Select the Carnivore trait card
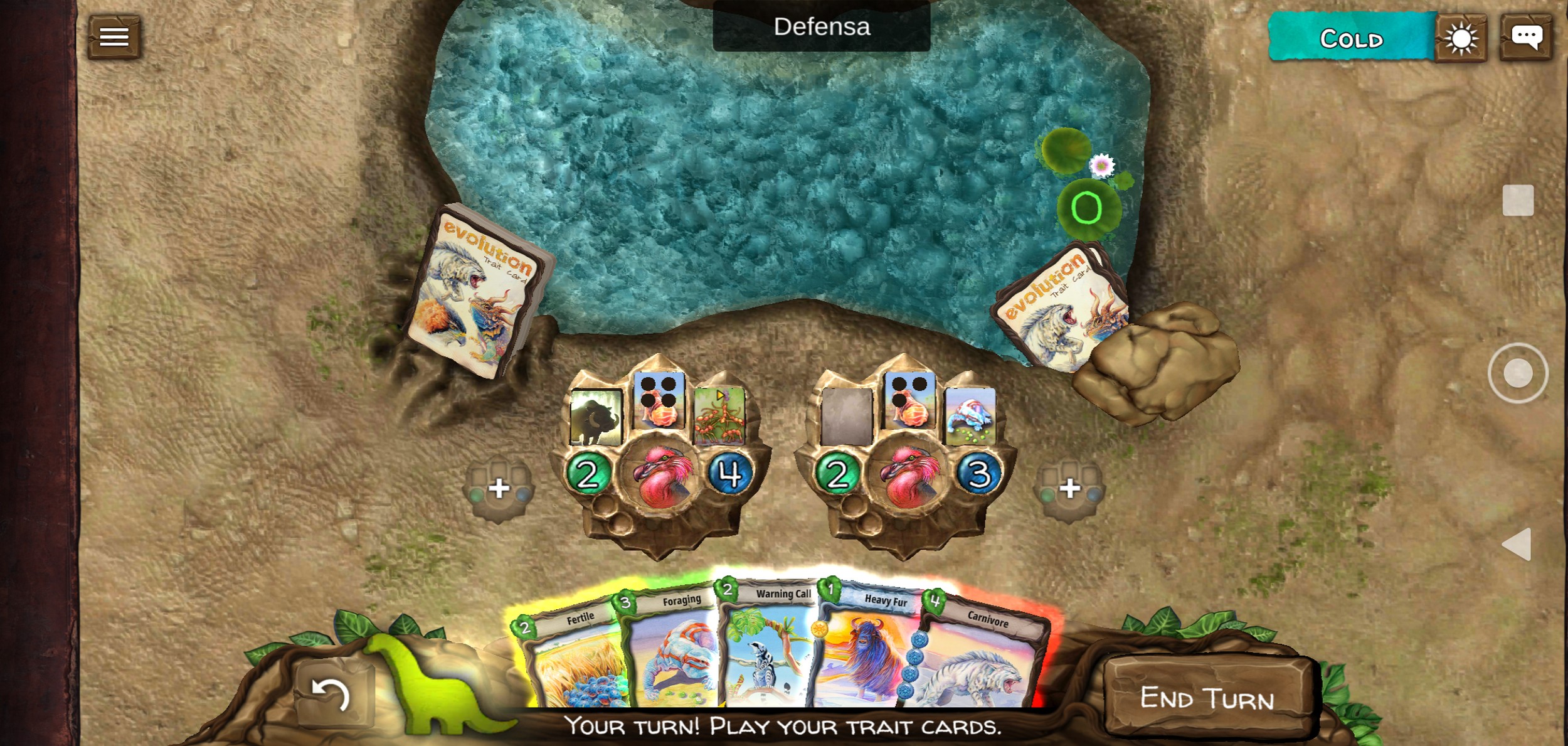 pos(982,659)
